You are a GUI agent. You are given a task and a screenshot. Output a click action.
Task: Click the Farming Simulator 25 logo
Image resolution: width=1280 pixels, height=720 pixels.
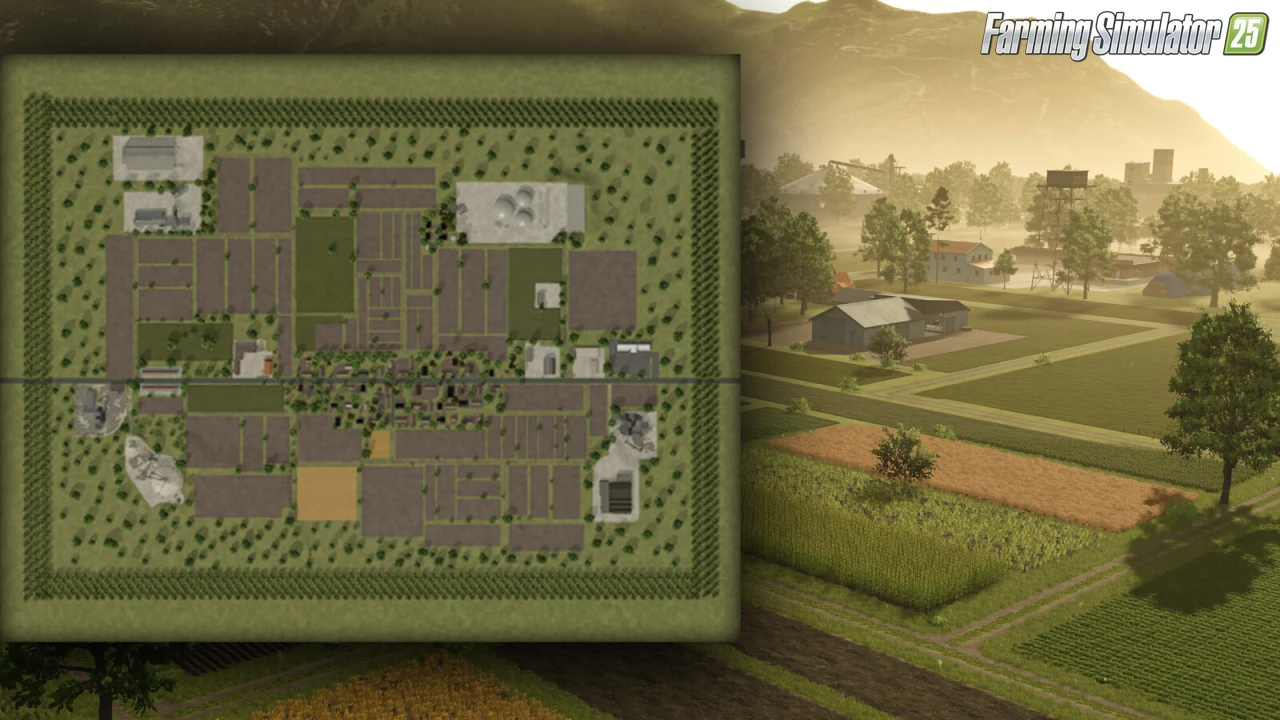click(1124, 35)
